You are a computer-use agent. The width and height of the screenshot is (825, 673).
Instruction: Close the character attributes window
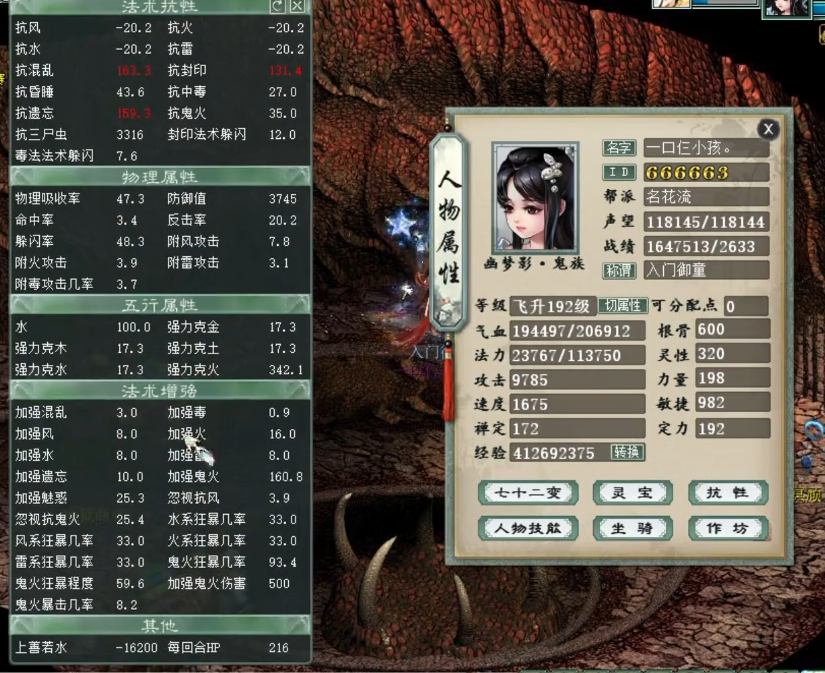(x=767, y=129)
